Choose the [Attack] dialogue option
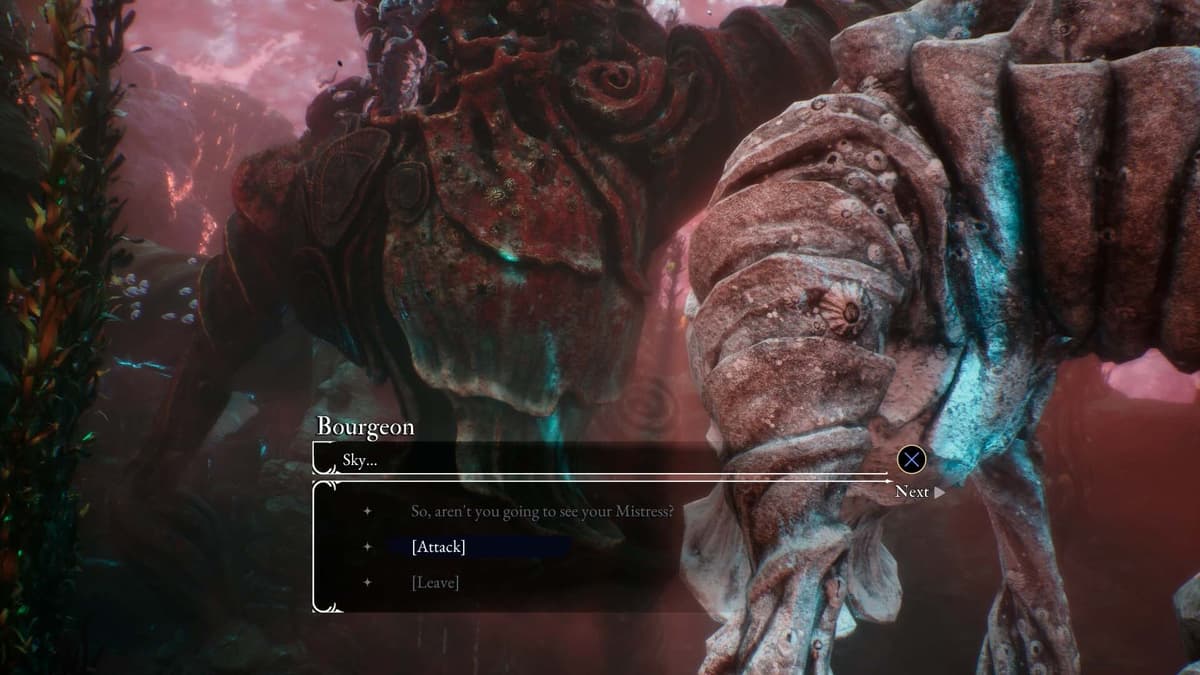Screen dimensions: 1200x675 pos(438,547)
